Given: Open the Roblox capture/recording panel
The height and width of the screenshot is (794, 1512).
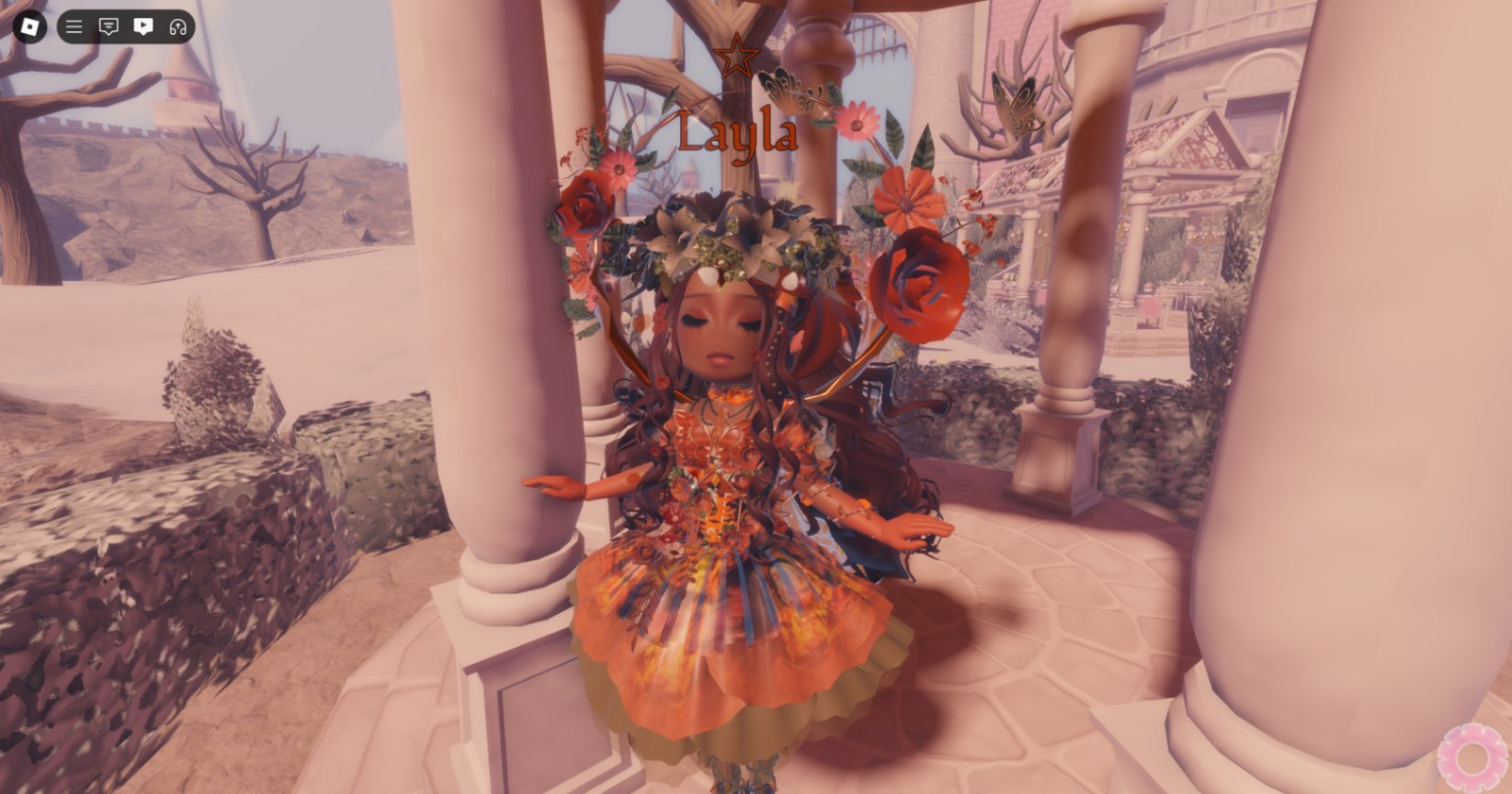Looking at the screenshot, I should [143, 26].
